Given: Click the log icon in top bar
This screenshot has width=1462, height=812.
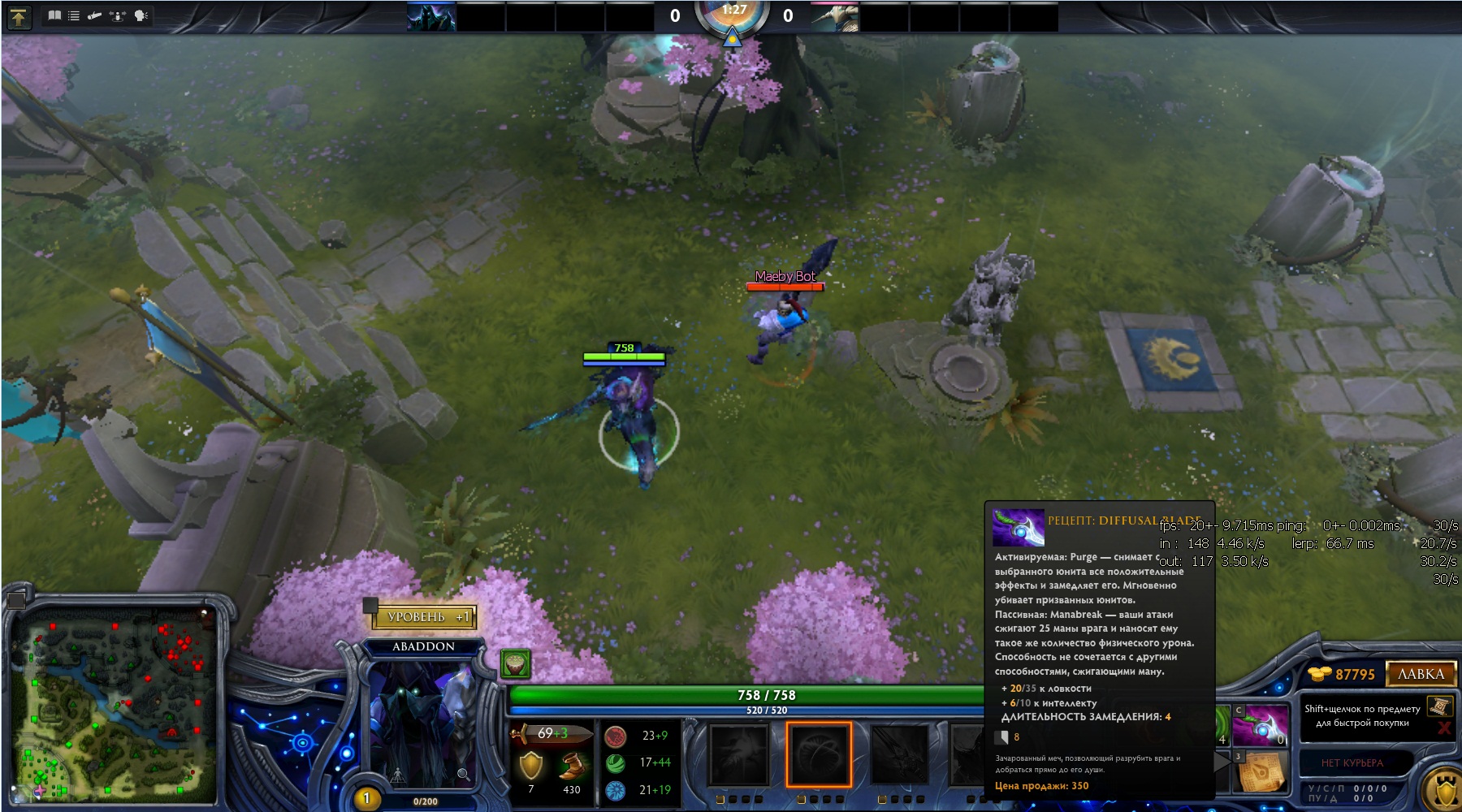Looking at the screenshot, I should click(95, 15).
